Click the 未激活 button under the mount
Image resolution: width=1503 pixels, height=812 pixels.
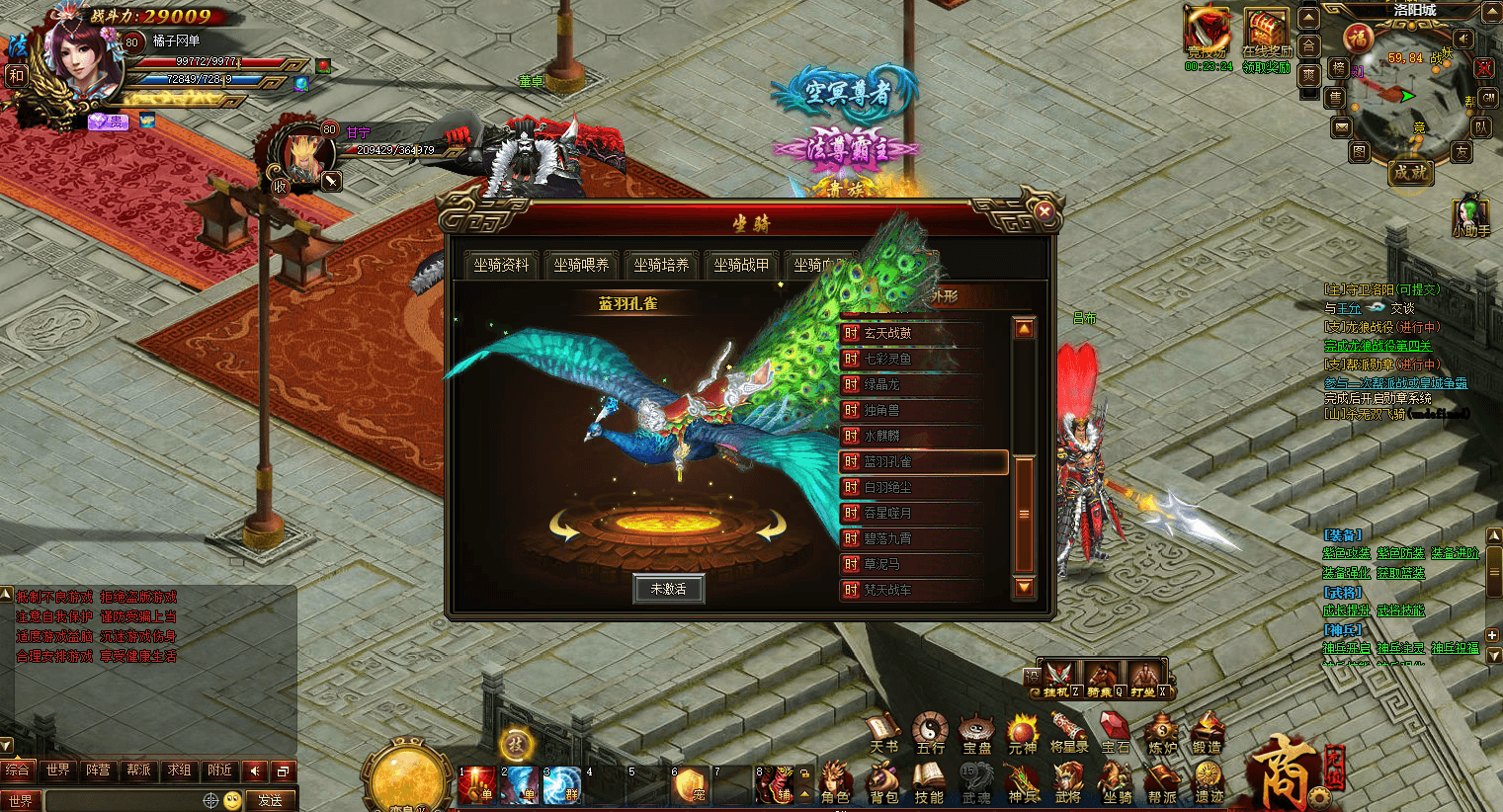coord(669,589)
